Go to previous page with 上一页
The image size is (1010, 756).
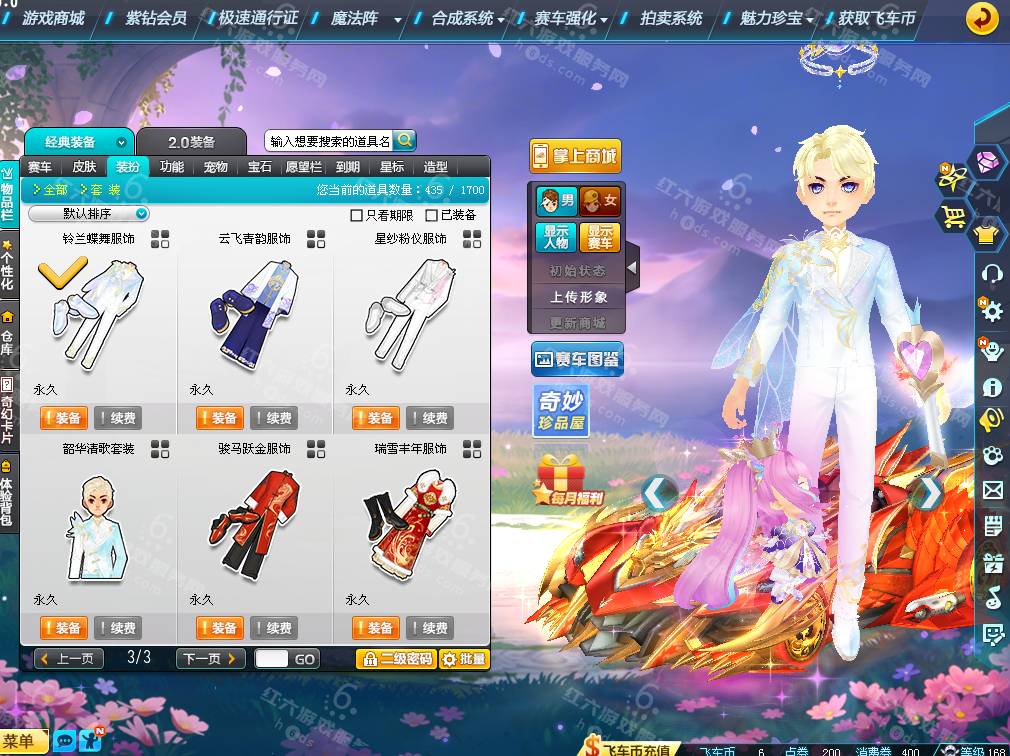click(x=69, y=659)
